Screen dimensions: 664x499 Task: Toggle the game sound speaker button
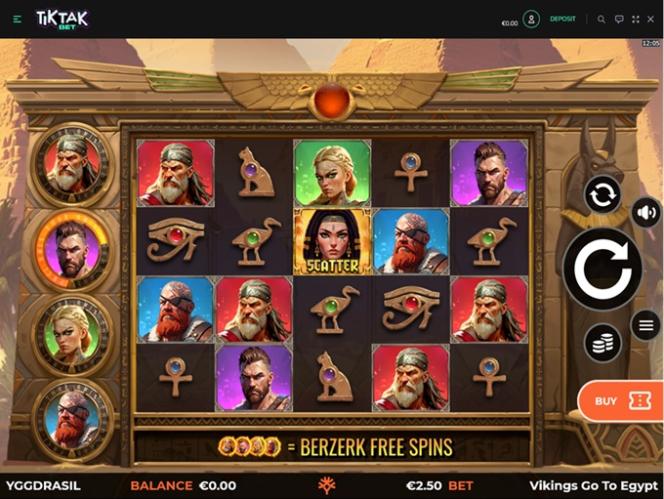[x=645, y=212]
